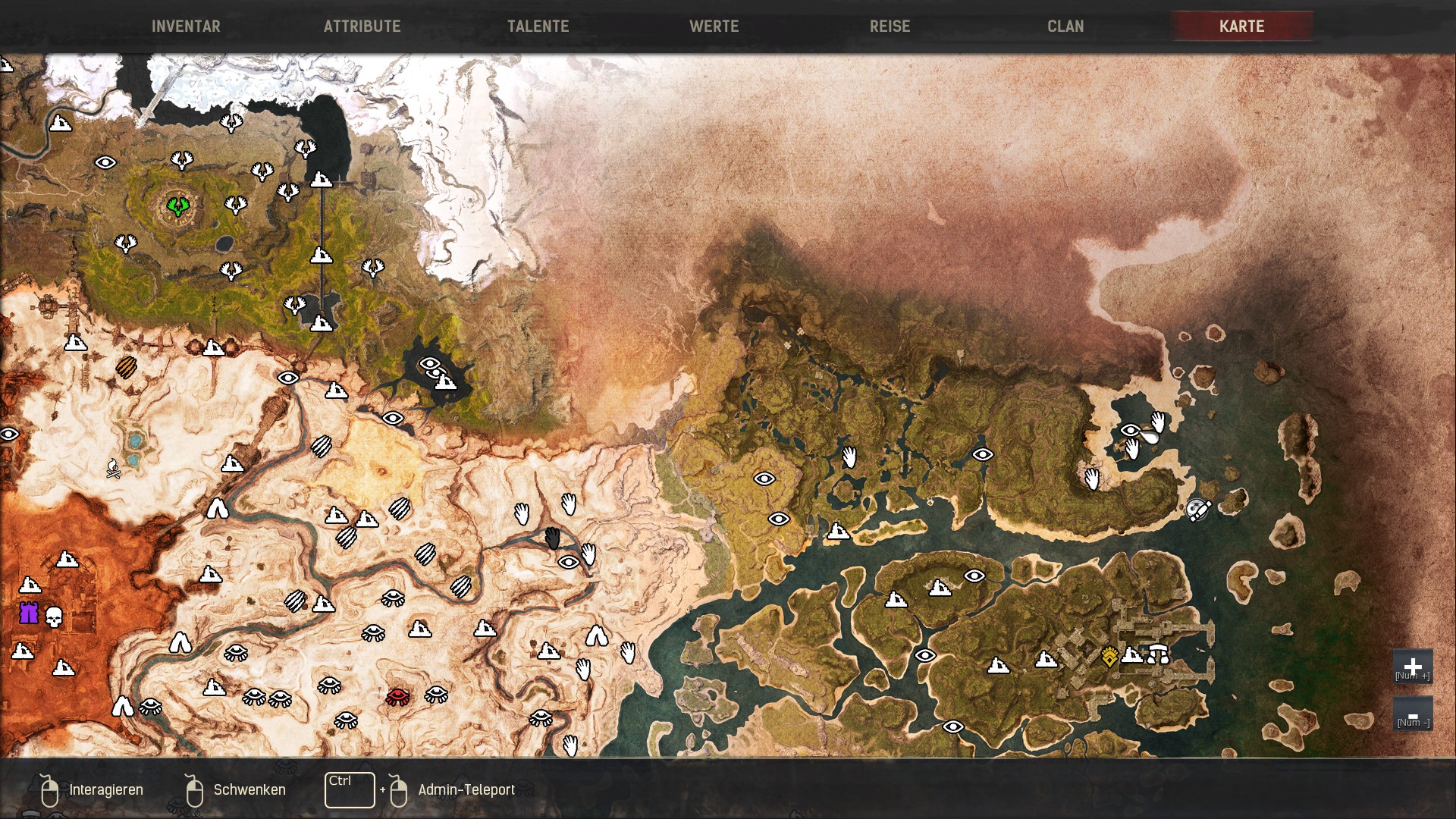Zoom out with the minus button
Screen dimensions: 1456x819
[x=1412, y=714]
